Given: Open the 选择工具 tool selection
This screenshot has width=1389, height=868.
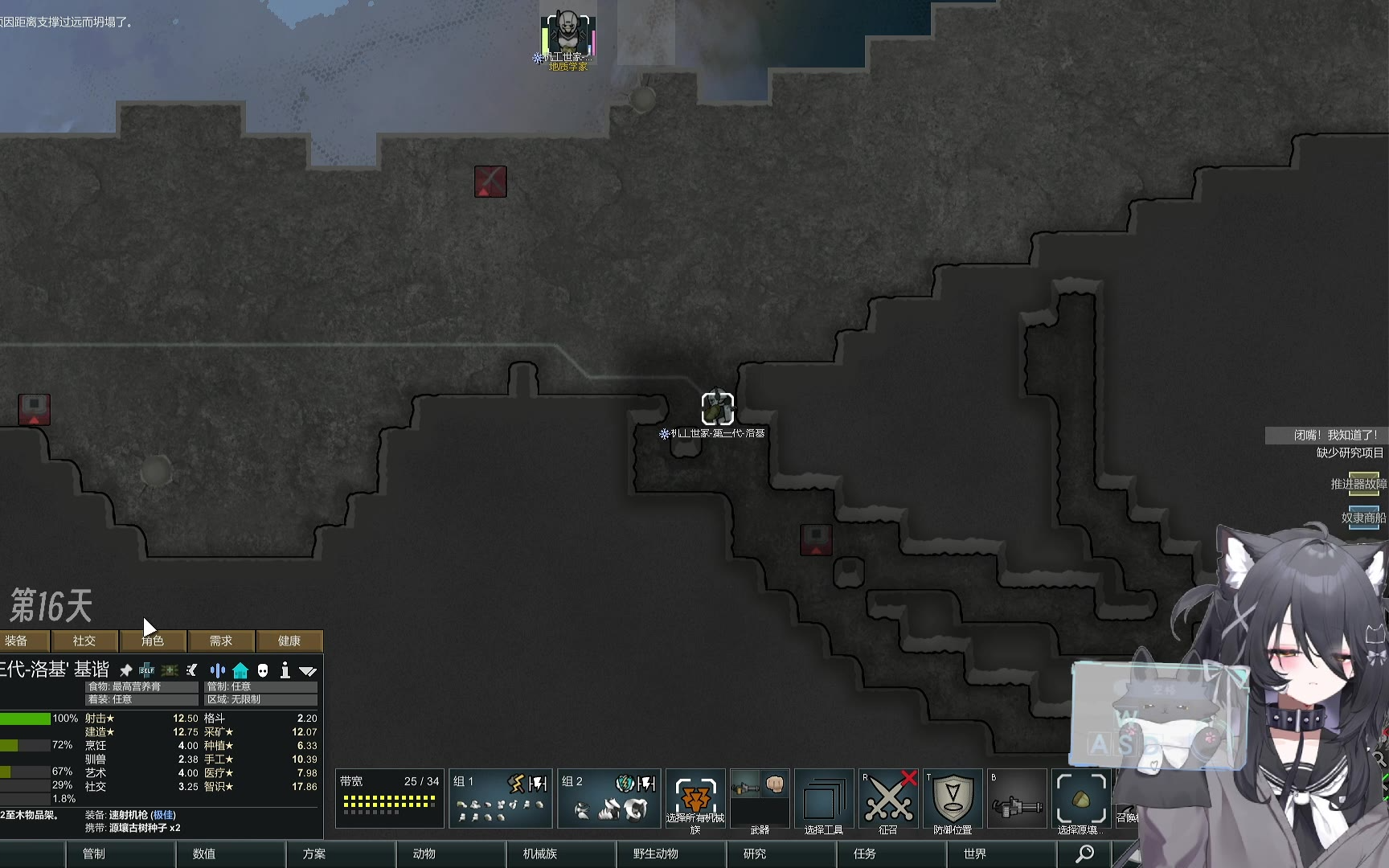Looking at the screenshot, I should click(824, 798).
